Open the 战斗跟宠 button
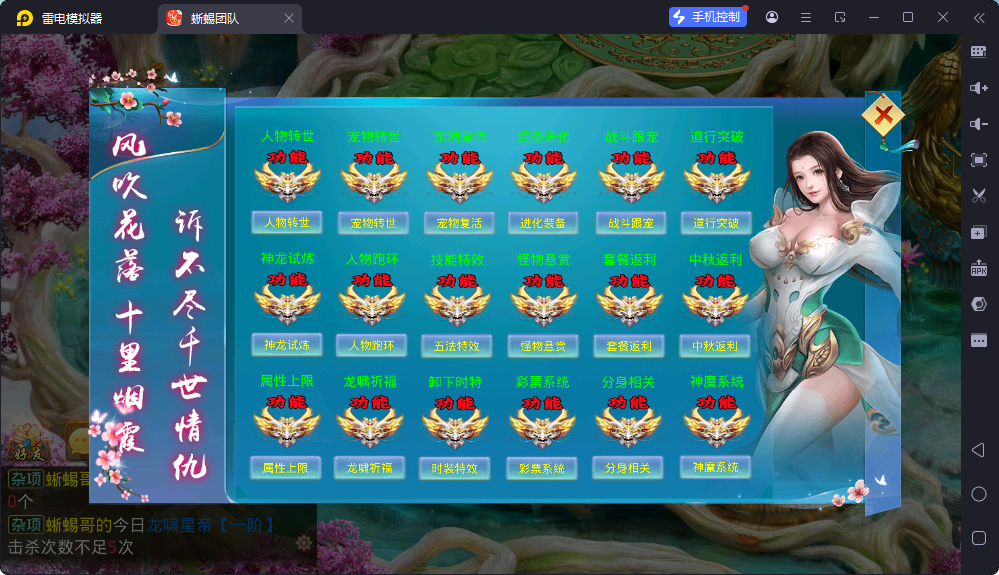Image resolution: width=999 pixels, height=575 pixels. [630, 222]
